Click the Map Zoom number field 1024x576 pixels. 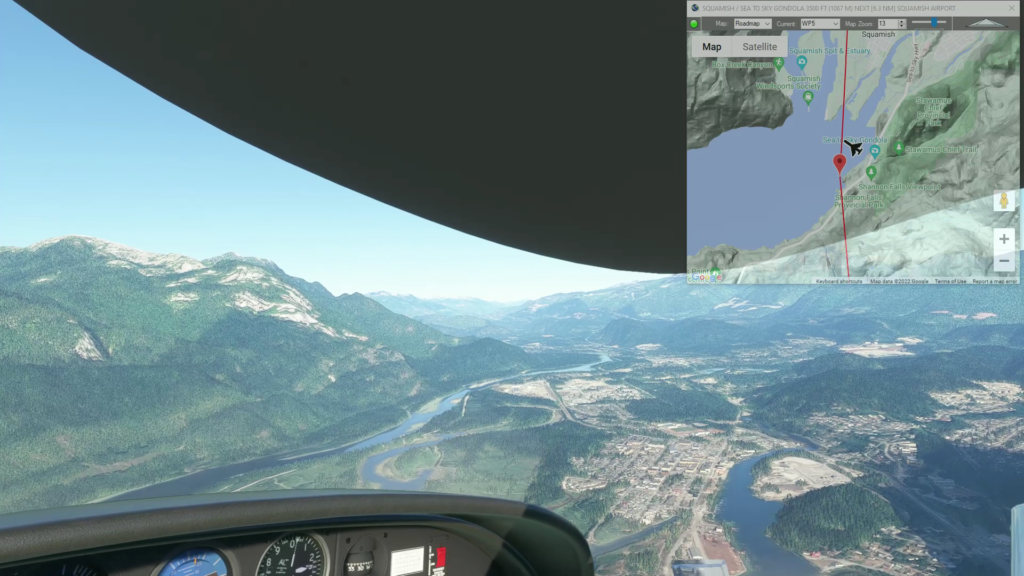click(x=886, y=23)
